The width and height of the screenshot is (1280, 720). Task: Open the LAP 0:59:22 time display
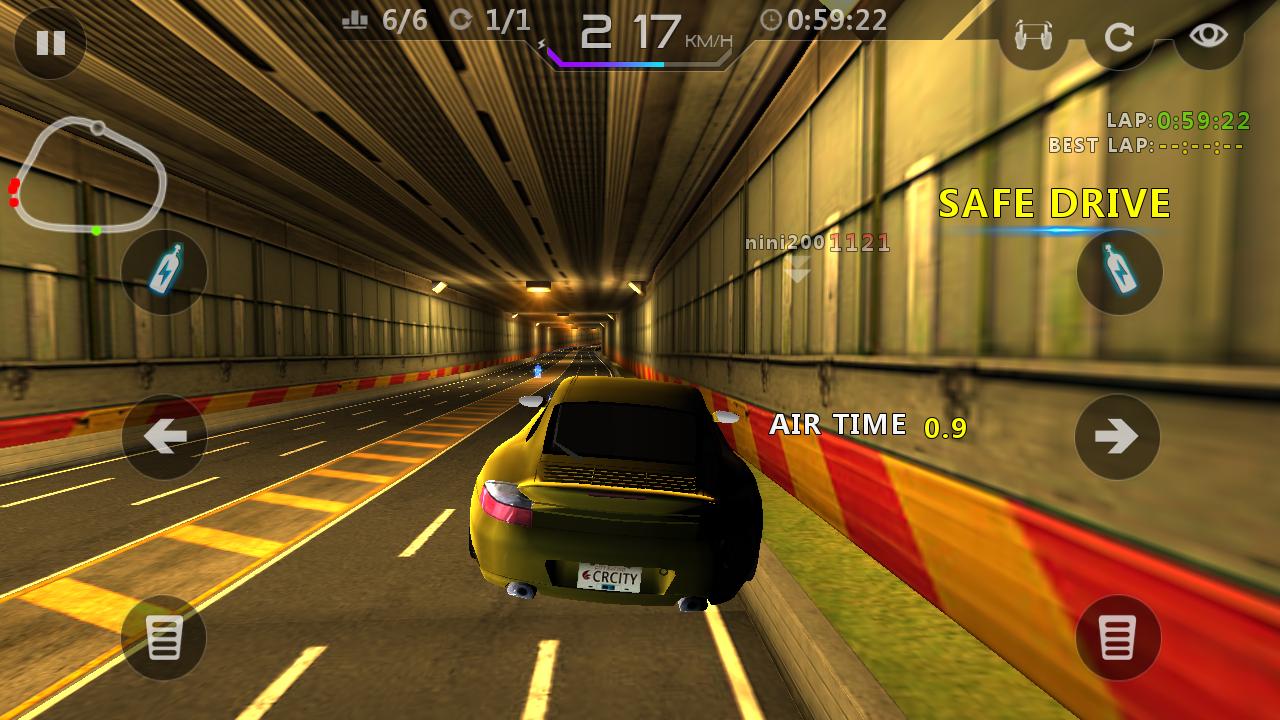click(x=1180, y=119)
